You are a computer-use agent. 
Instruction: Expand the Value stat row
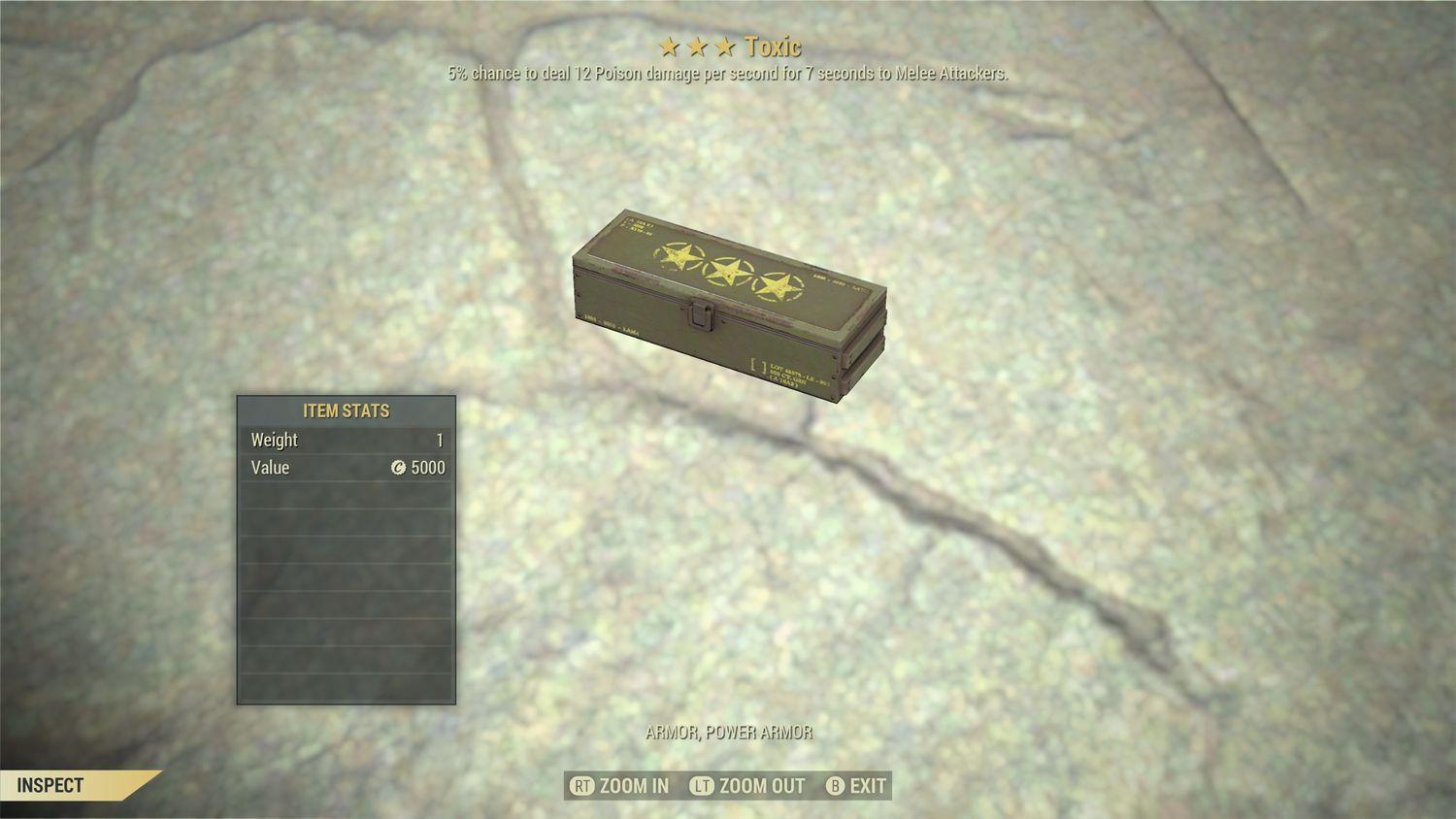click(x=346, y=468)
